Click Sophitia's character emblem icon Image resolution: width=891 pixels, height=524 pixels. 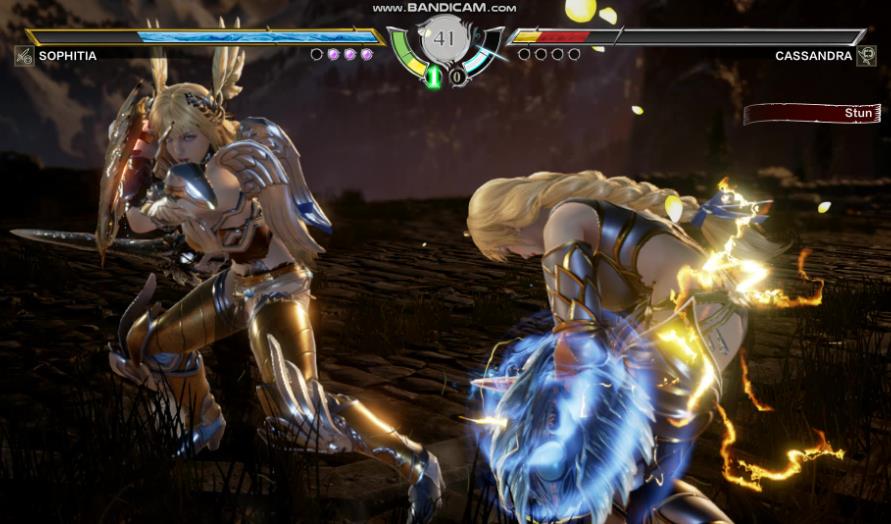pyautogui.click(x=24, y=56)
